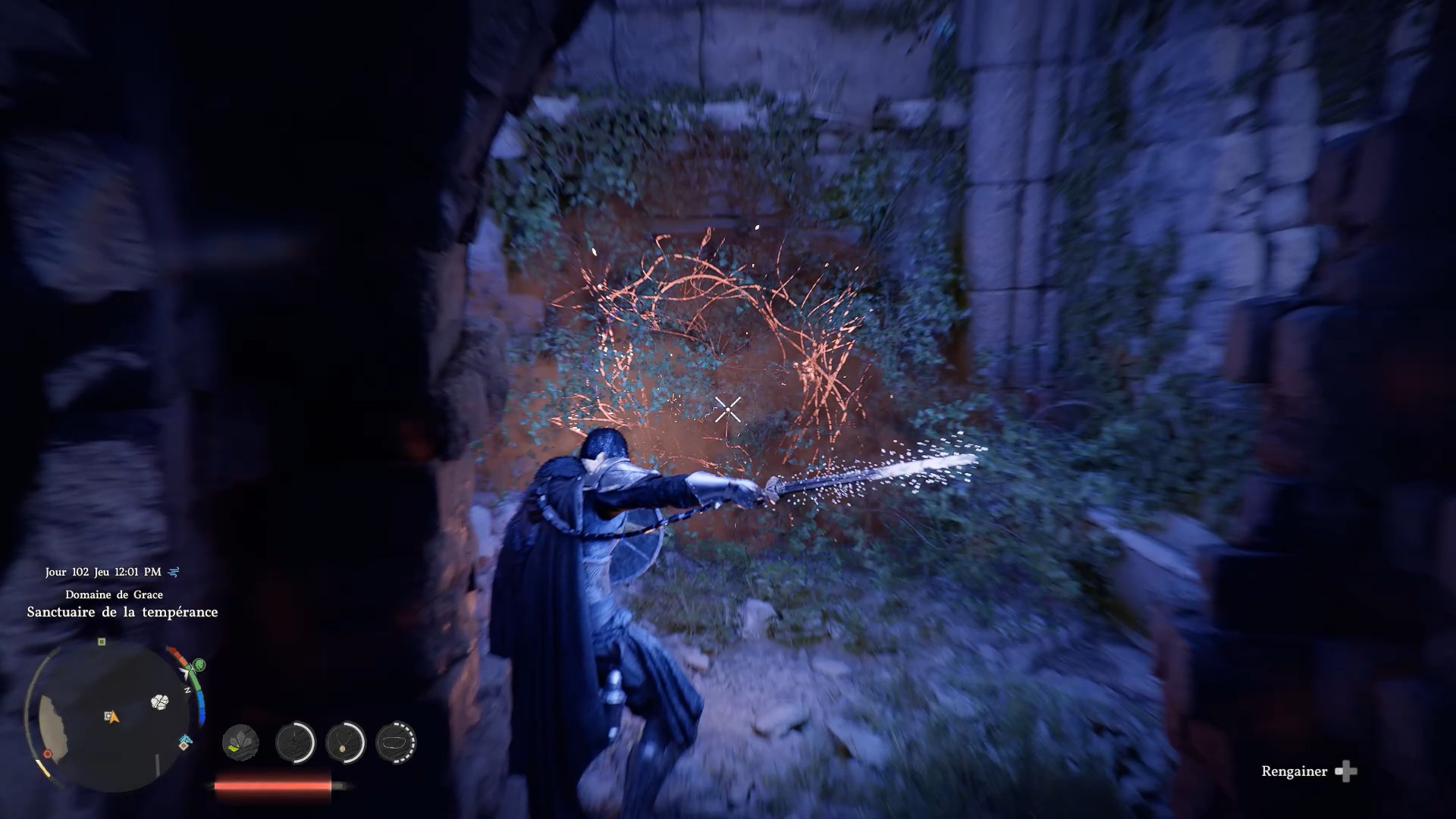Select the leaf cluster item slot
1456x819 pixels.
point(240,742)
